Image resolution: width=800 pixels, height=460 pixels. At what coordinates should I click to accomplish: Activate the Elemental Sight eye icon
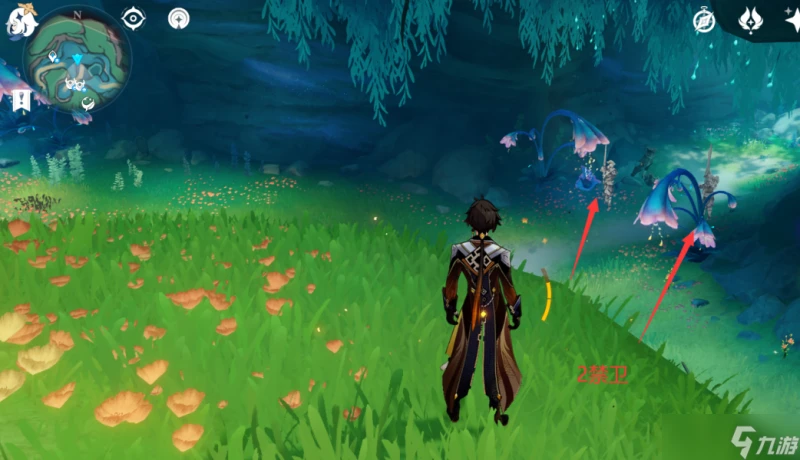point(133,18)
